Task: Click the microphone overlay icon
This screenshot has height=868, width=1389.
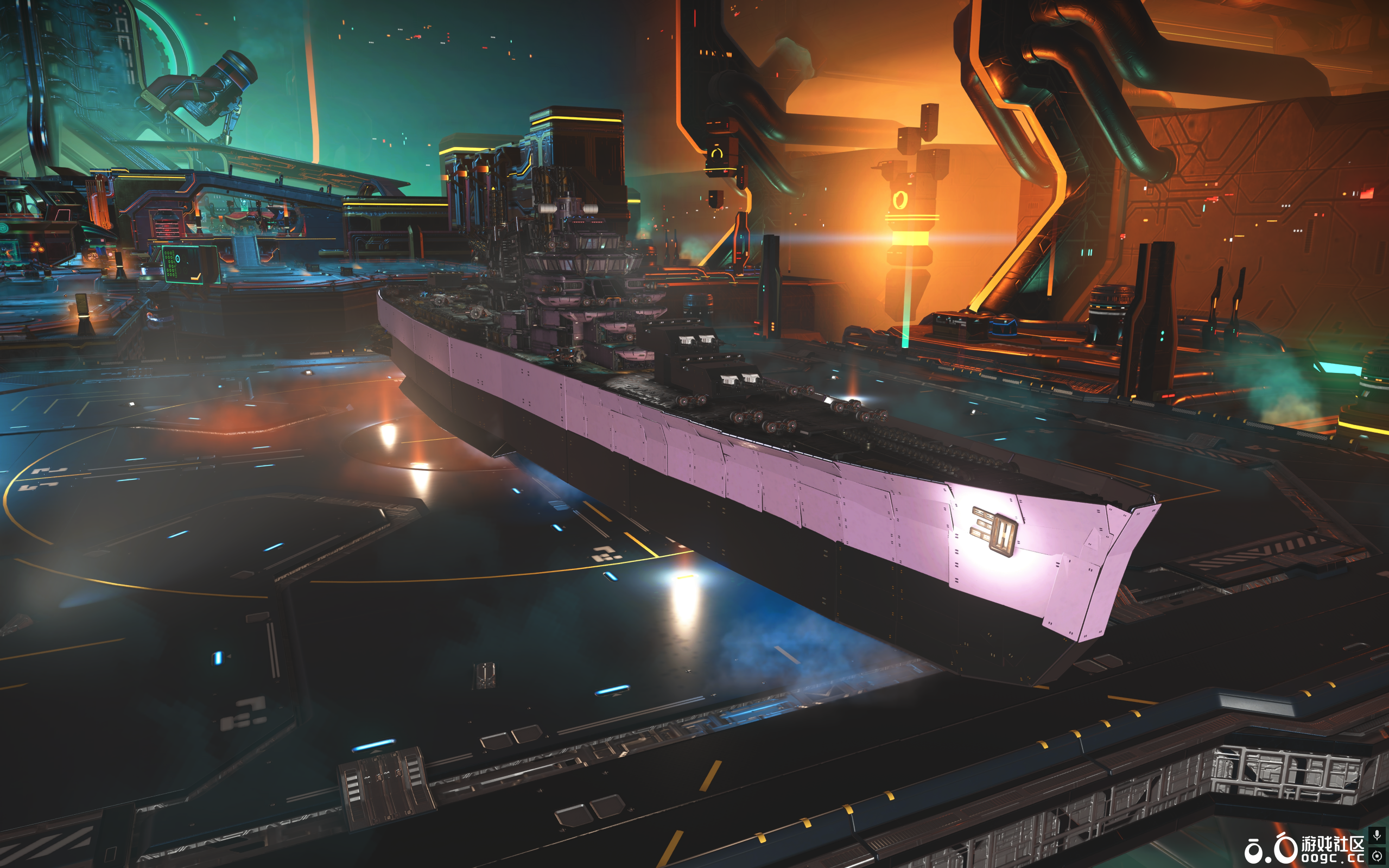Action: [x=1377, y=835]
